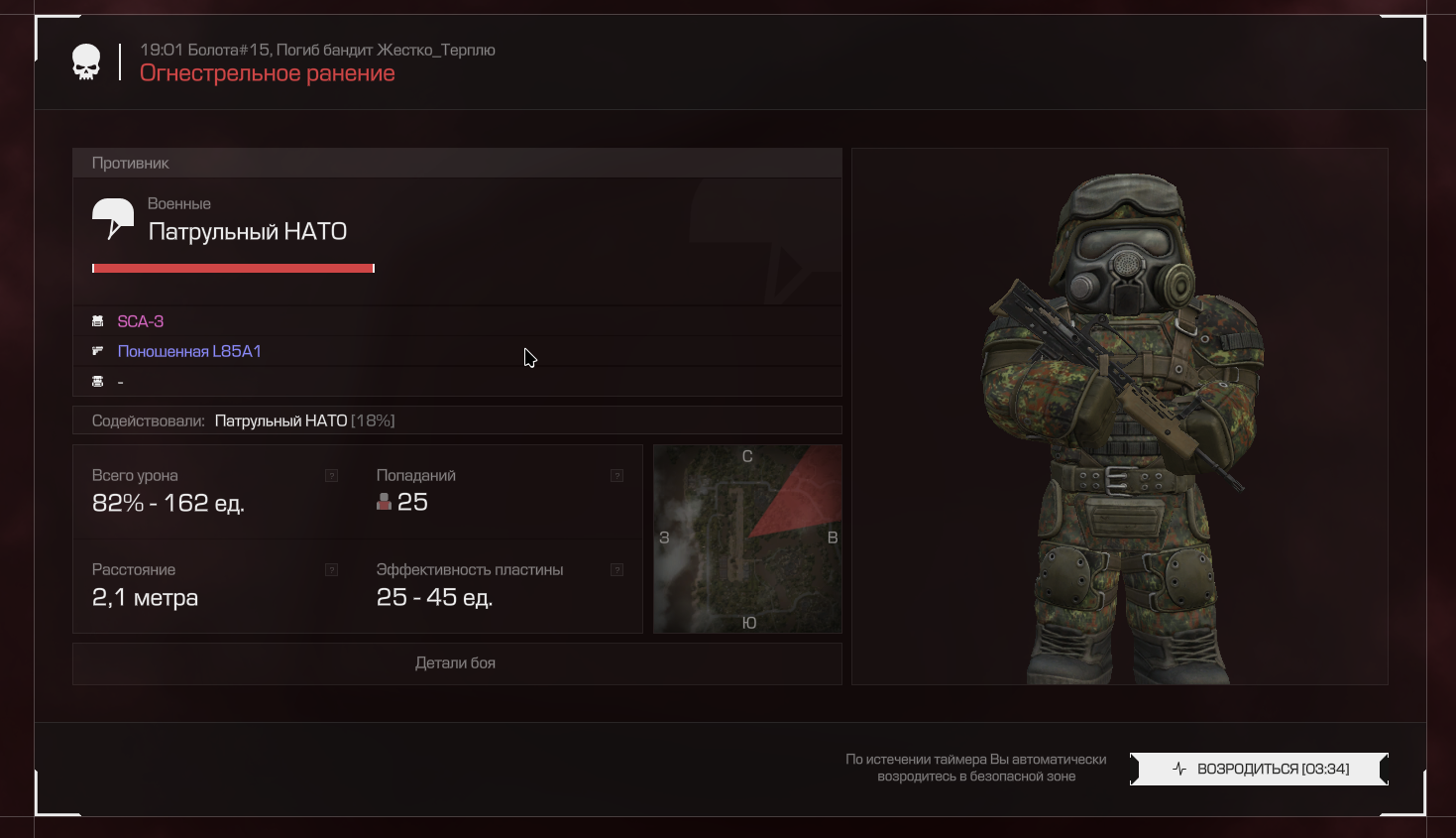Show help for Эффективность пластины stat
The width and height of the screenshot is (1456, 838).
tap(616, 570)
